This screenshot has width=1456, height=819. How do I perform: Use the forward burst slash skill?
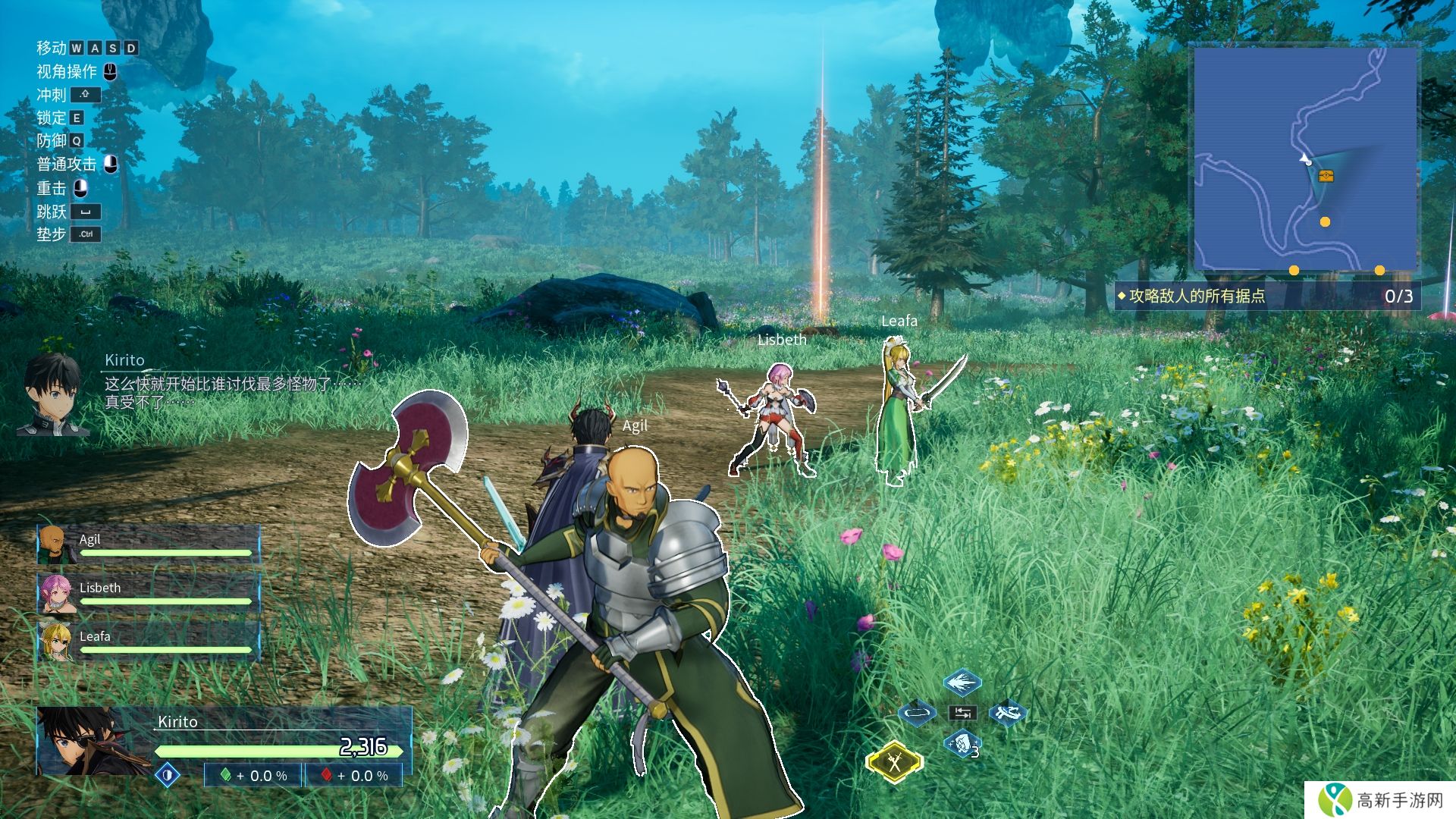[x=962, y=682]
